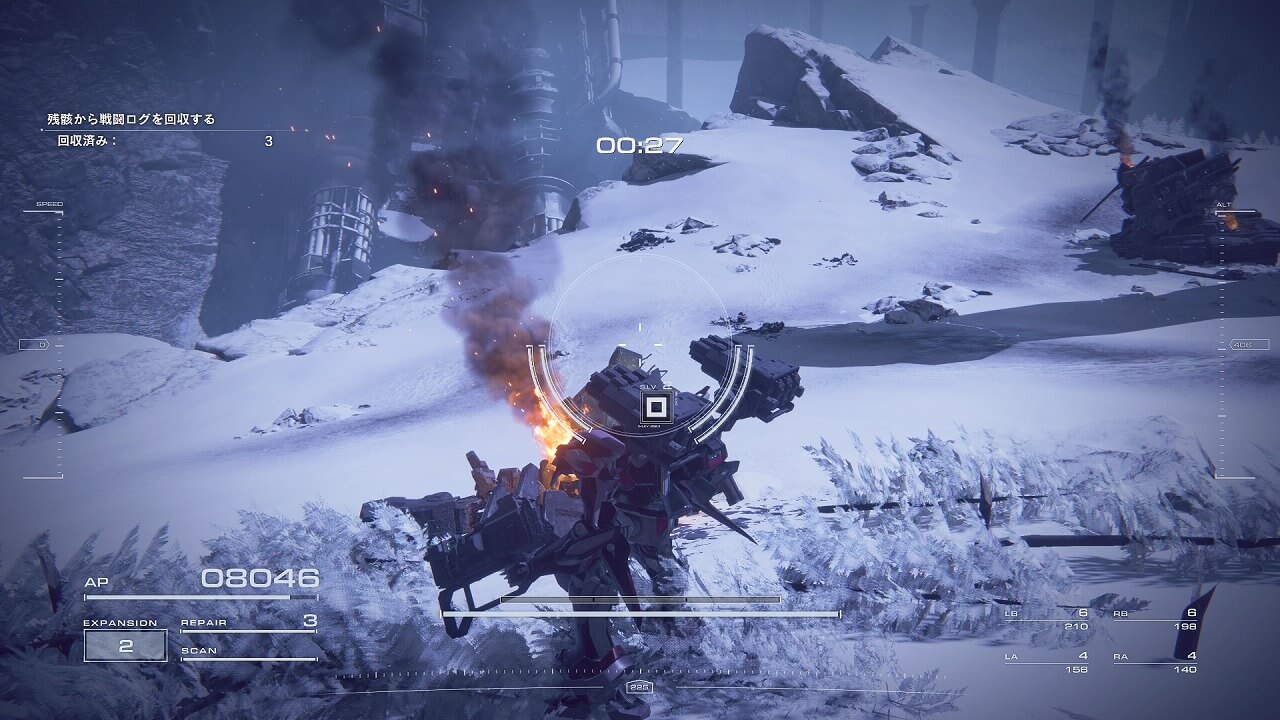
Task: Trigger the SCAN gauge
Action: [x=248, y=653]
